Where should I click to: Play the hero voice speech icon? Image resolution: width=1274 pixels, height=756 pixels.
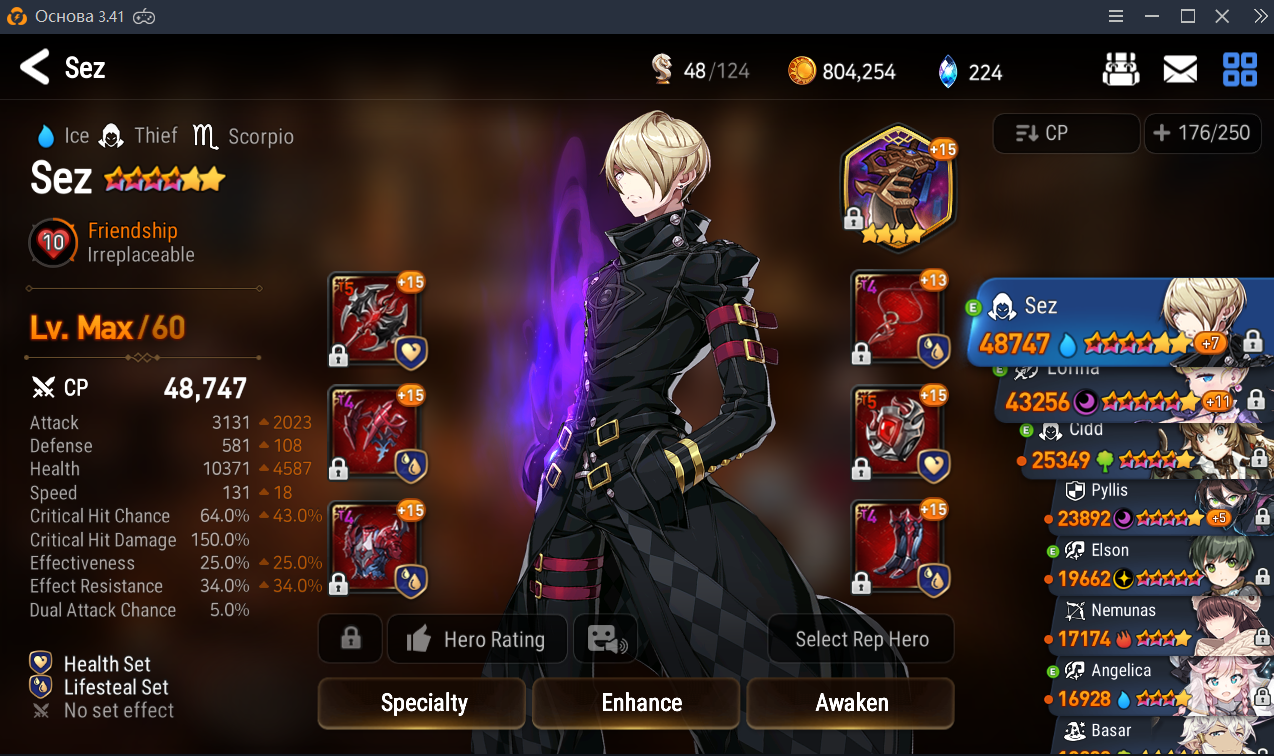(x=605, y=640)
